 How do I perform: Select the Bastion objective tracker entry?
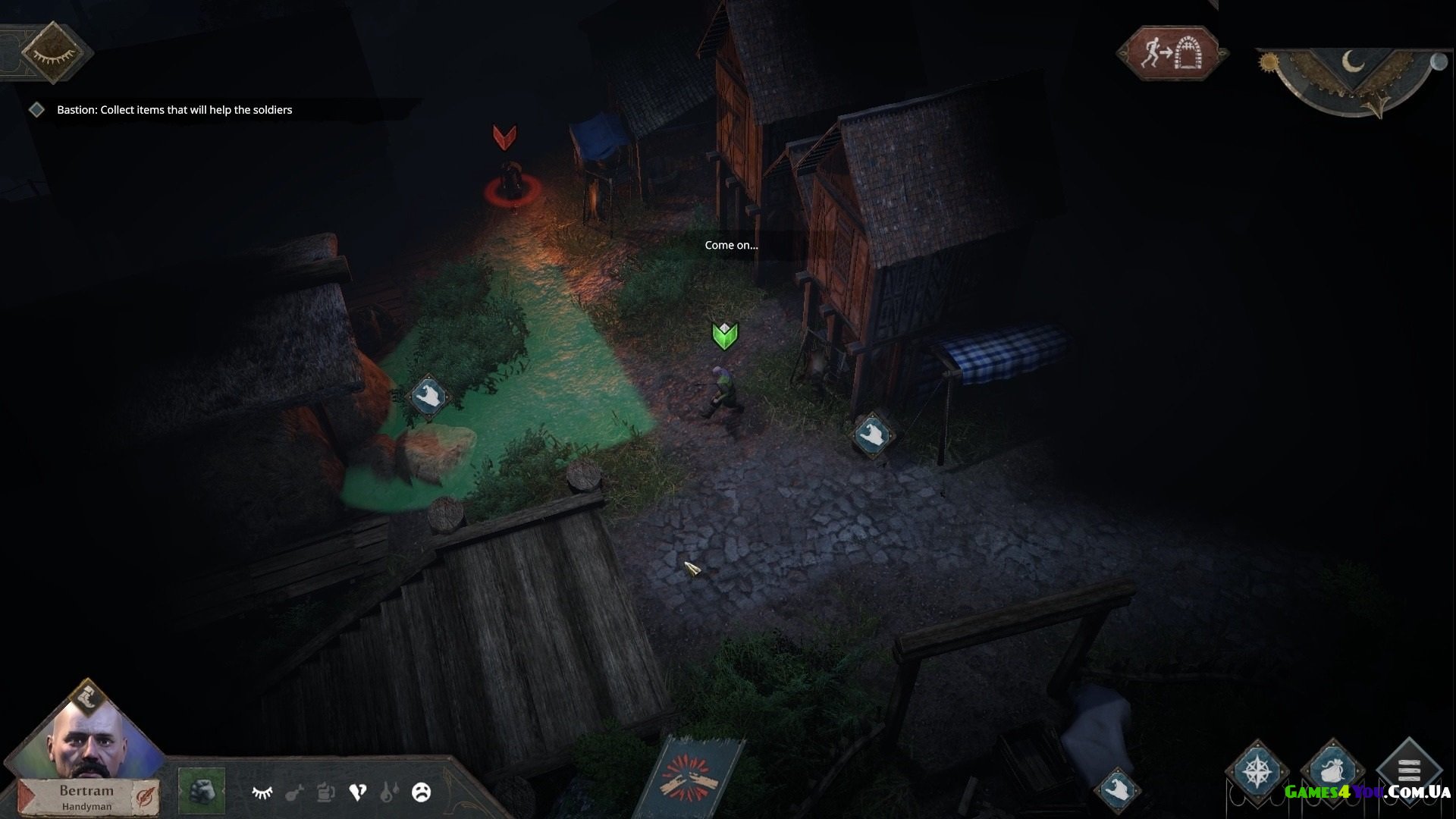pyautogui.click(x=174, y=110)
